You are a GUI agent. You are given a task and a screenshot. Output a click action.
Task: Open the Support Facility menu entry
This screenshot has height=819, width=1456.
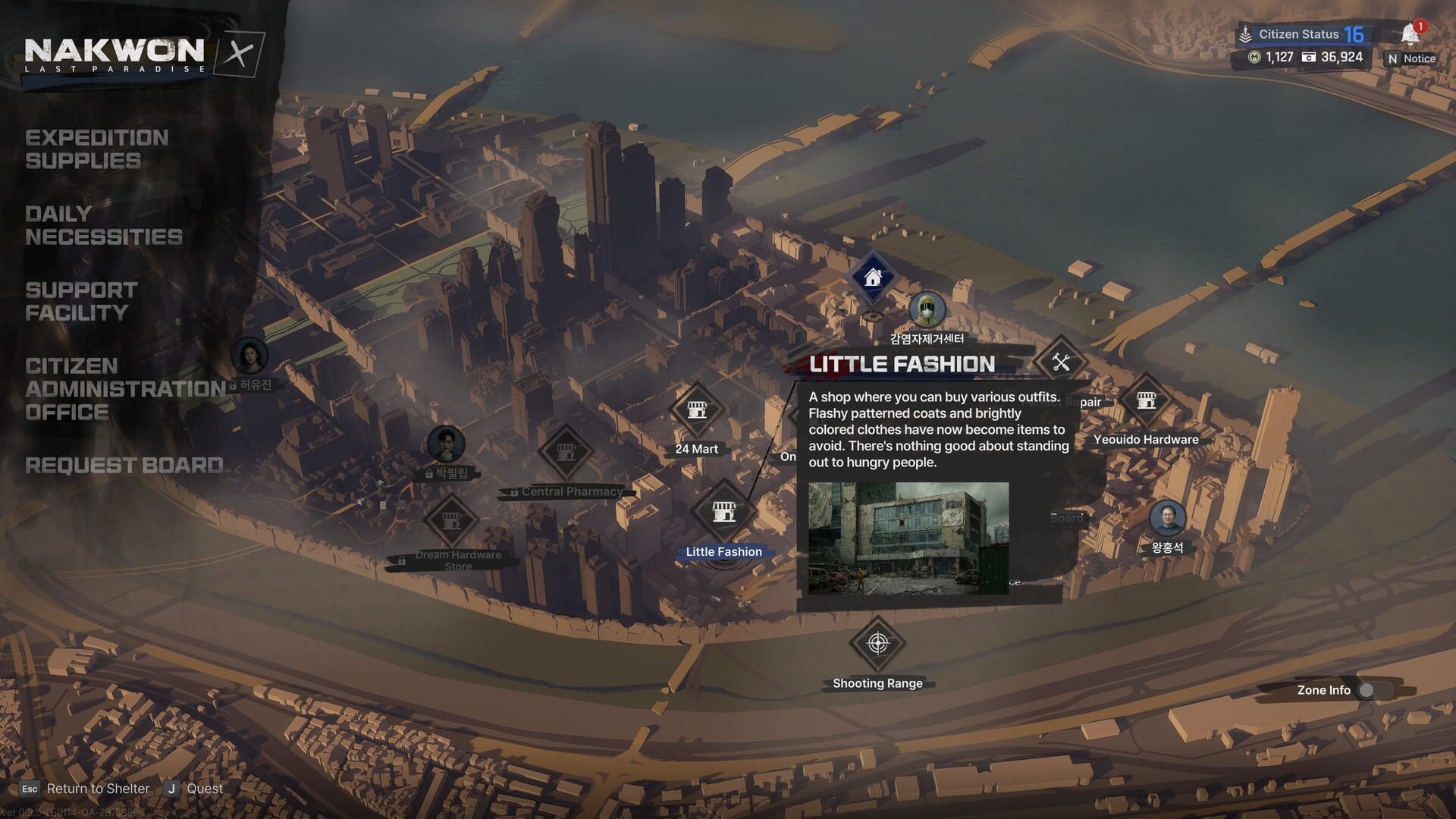click(x=81, y=301)
